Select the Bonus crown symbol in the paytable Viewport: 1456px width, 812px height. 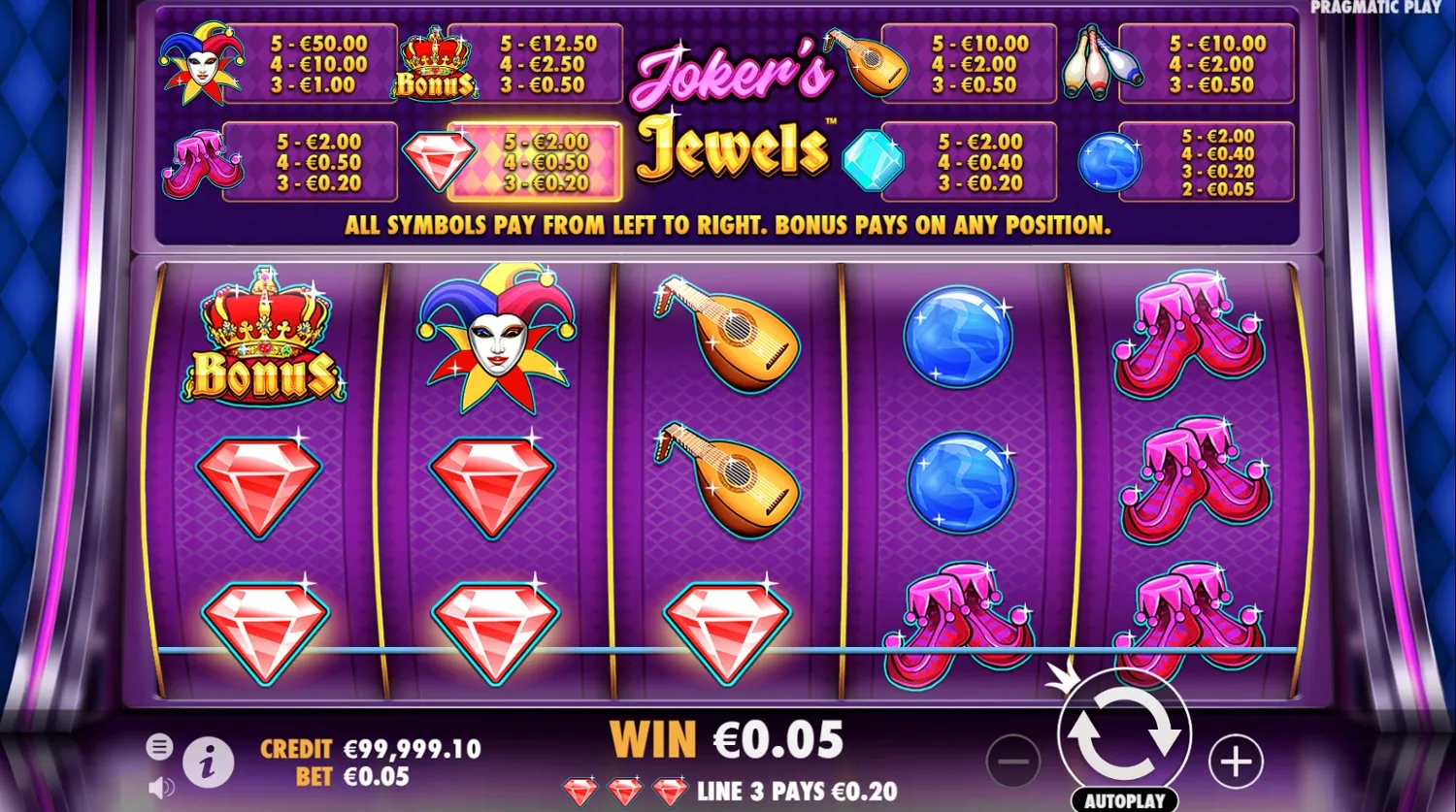(x=436, y=65)
